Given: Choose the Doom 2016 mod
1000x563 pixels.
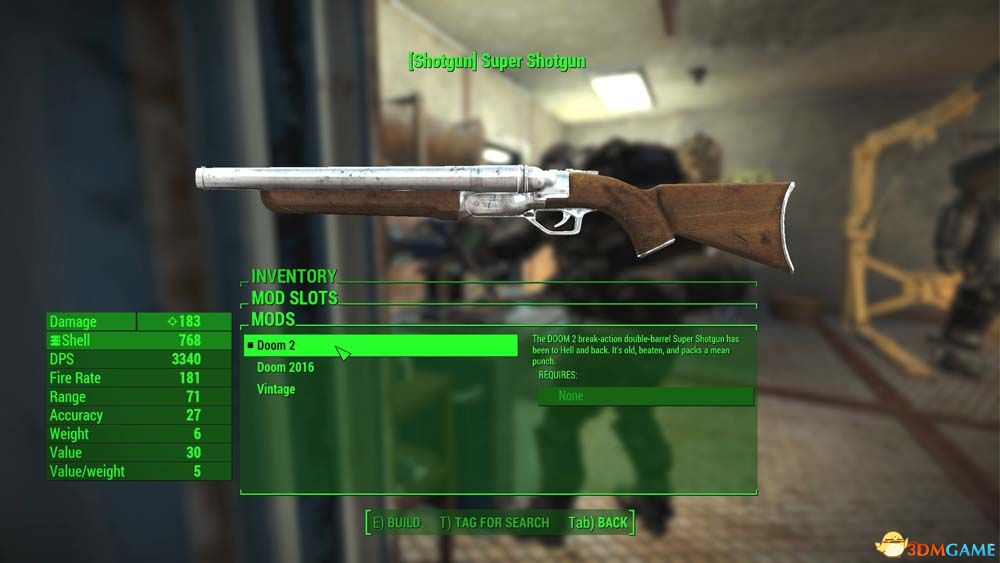Looking at the screenshot, I should (x=285, y=368).
